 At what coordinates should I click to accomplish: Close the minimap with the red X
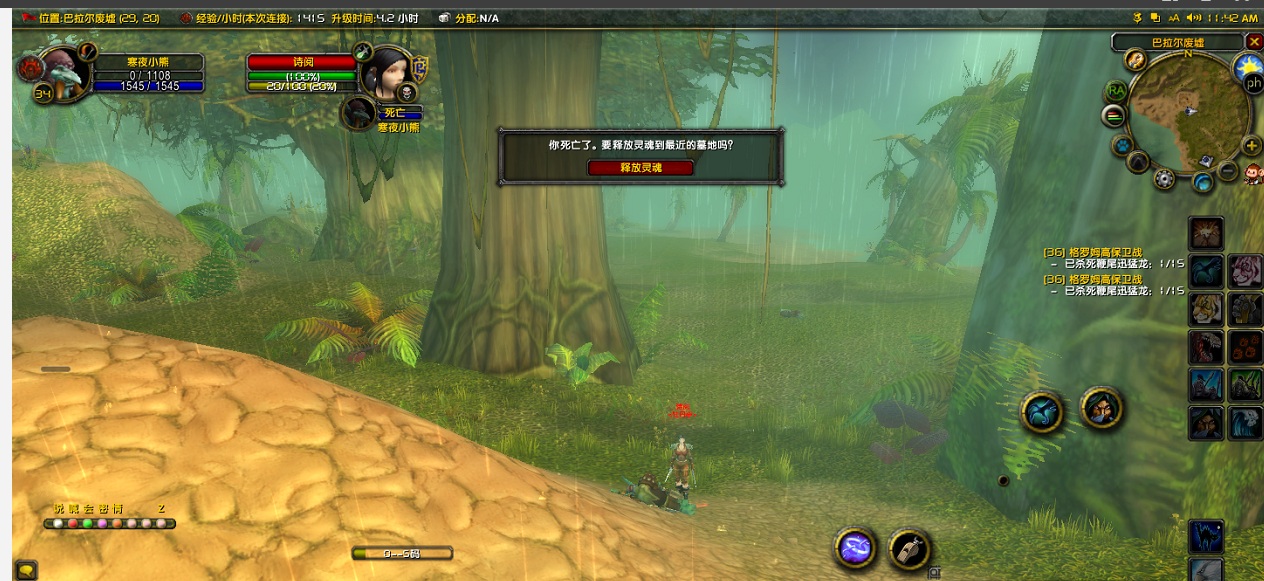point(1254,41)
